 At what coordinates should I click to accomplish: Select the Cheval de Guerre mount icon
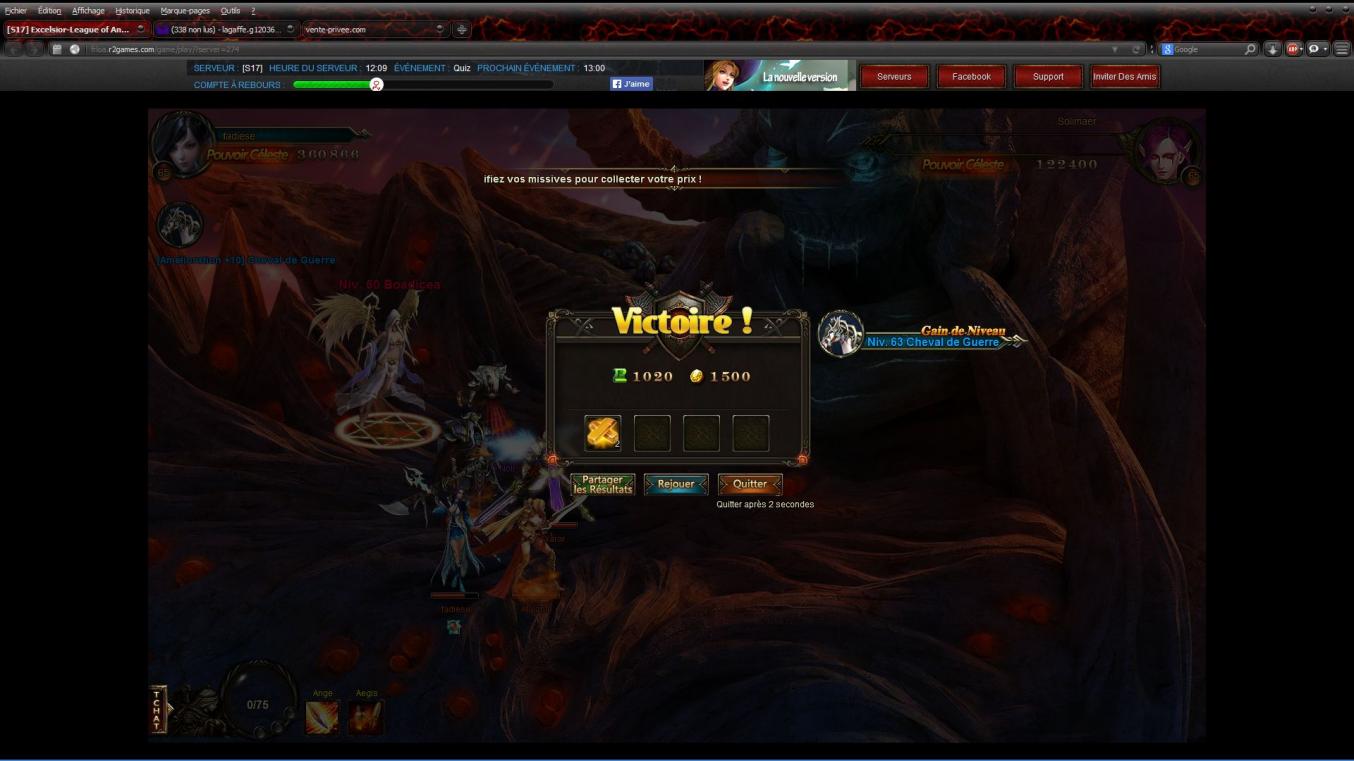click(x=180, y=226)
